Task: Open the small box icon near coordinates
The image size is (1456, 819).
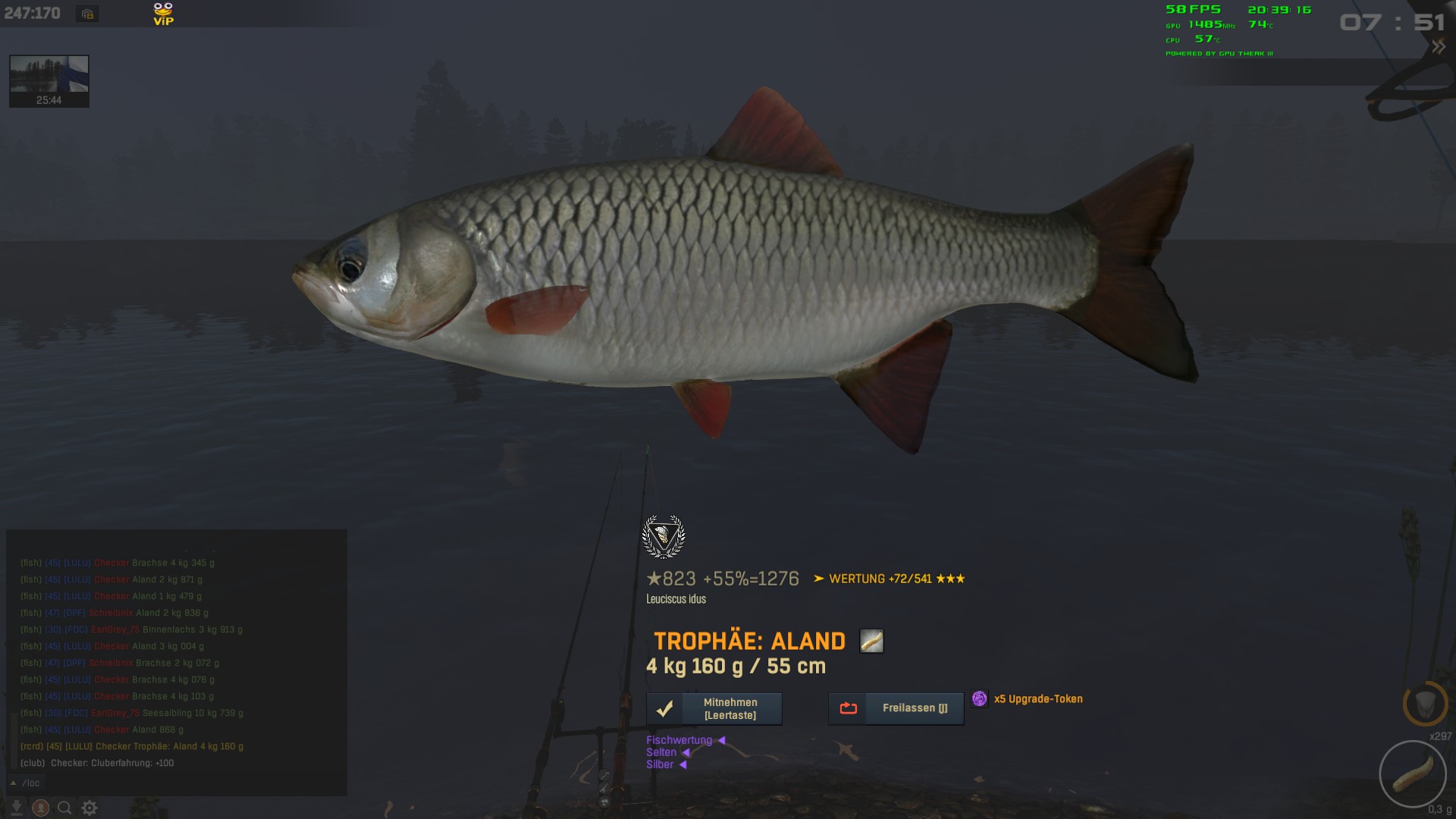Action: pyautogui.click(x=87, y=14)
